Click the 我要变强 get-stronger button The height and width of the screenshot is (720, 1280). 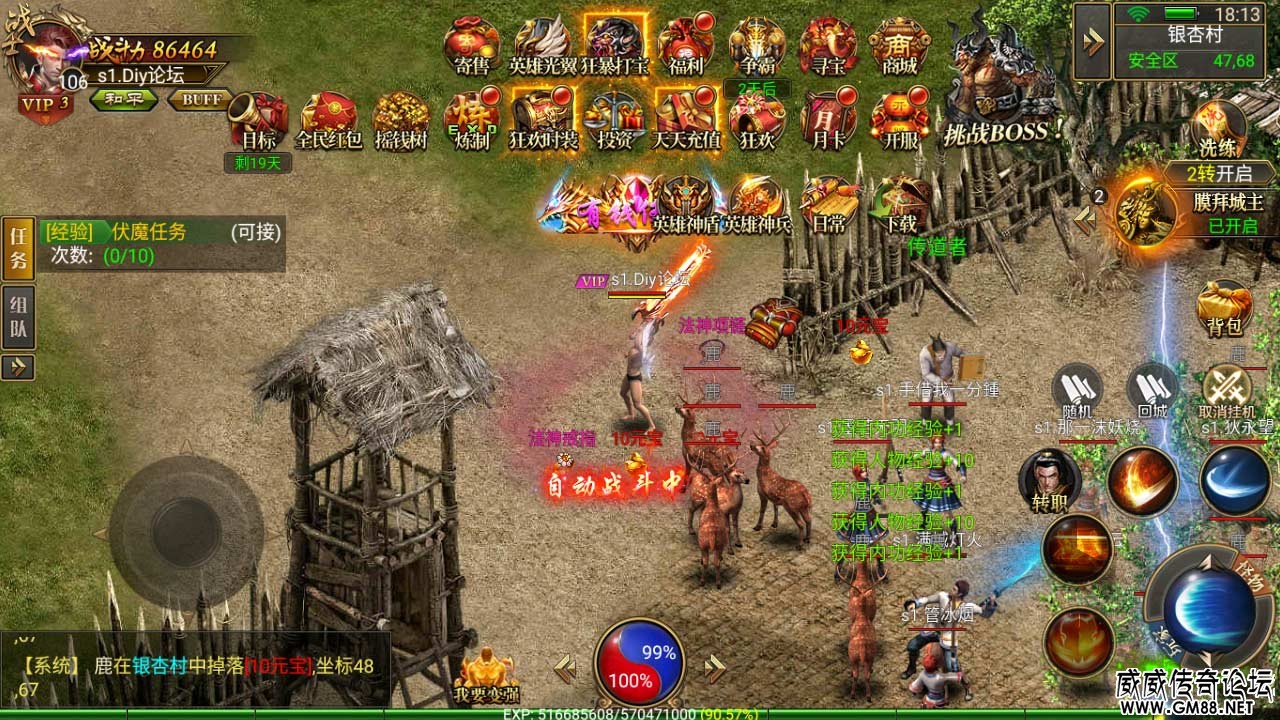486,675
